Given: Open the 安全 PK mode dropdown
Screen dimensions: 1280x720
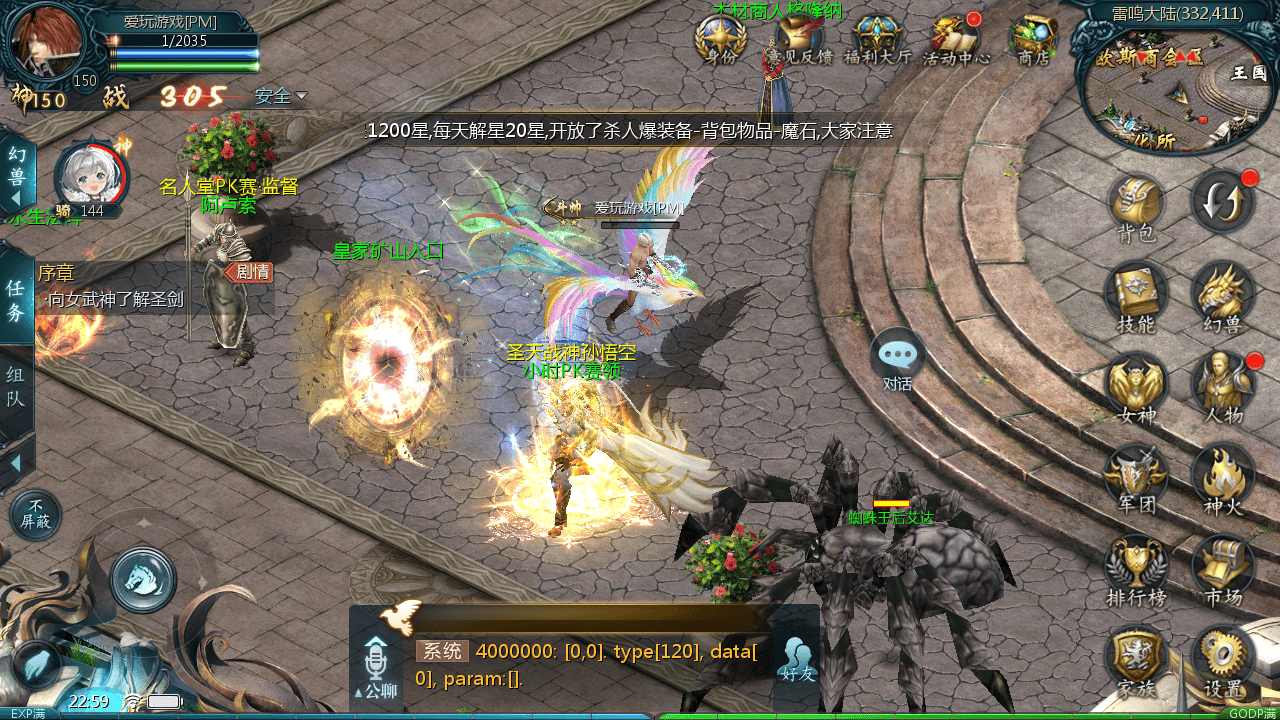Looking at the screenshot, I should (x=280, y=97).
